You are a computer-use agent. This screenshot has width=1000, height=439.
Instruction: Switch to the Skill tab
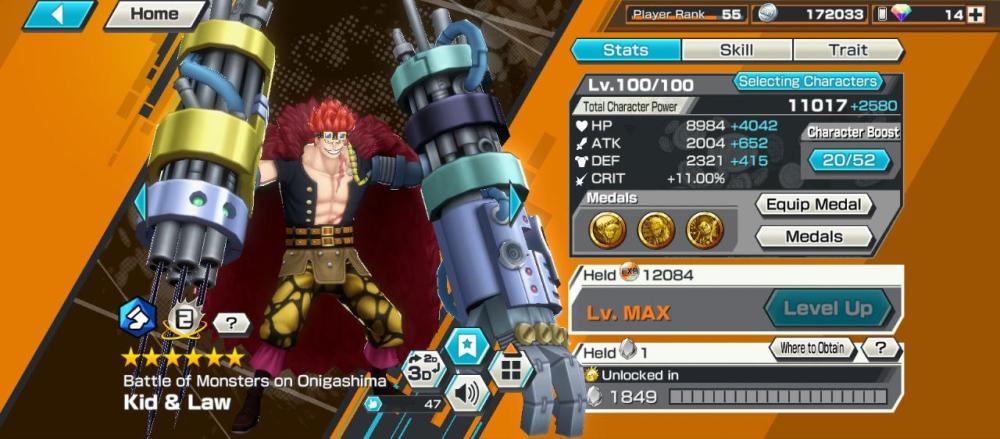(x=737, y=50)
